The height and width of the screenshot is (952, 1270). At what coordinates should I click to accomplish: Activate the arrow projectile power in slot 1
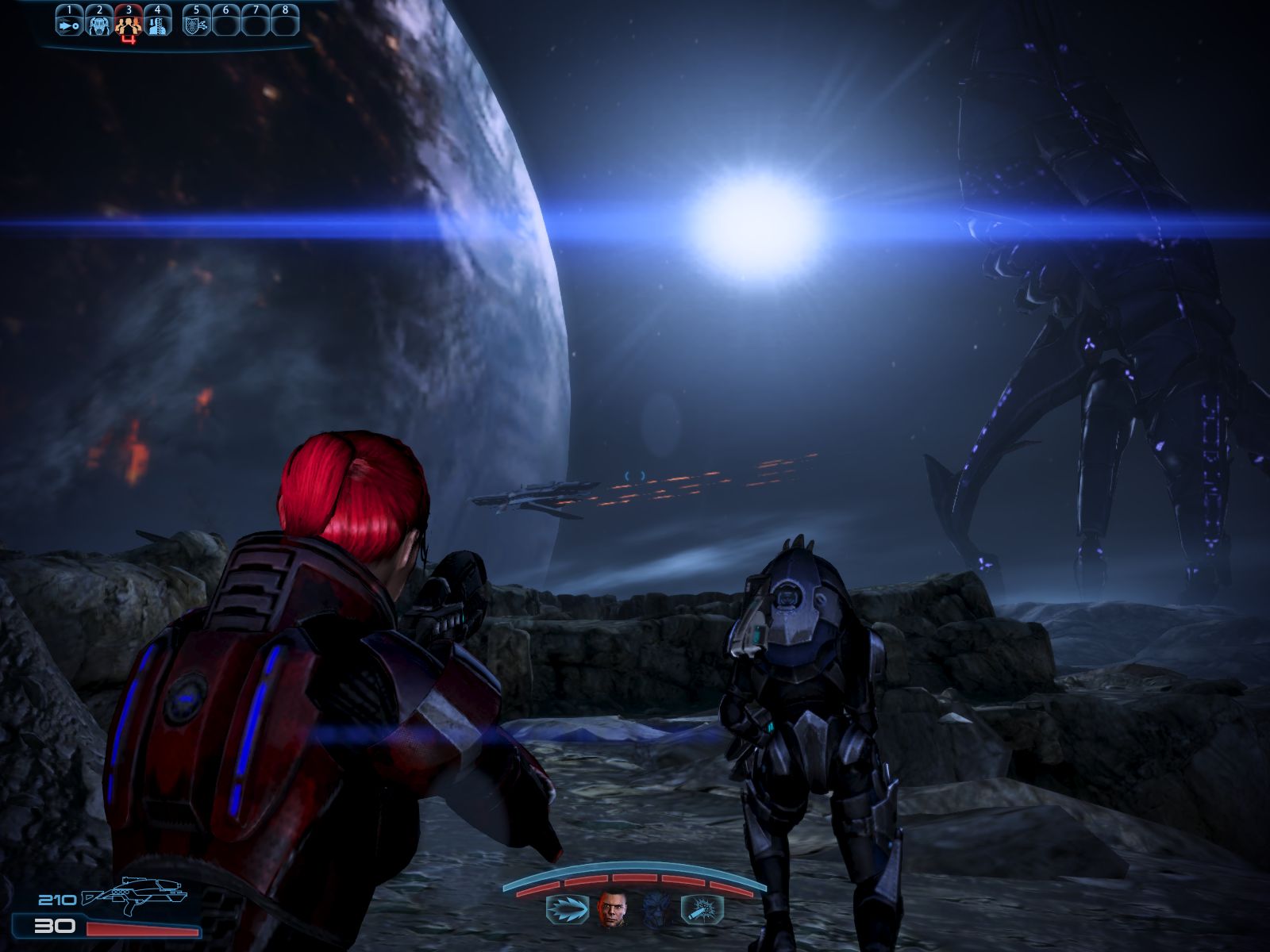click(x=69, y=24)
